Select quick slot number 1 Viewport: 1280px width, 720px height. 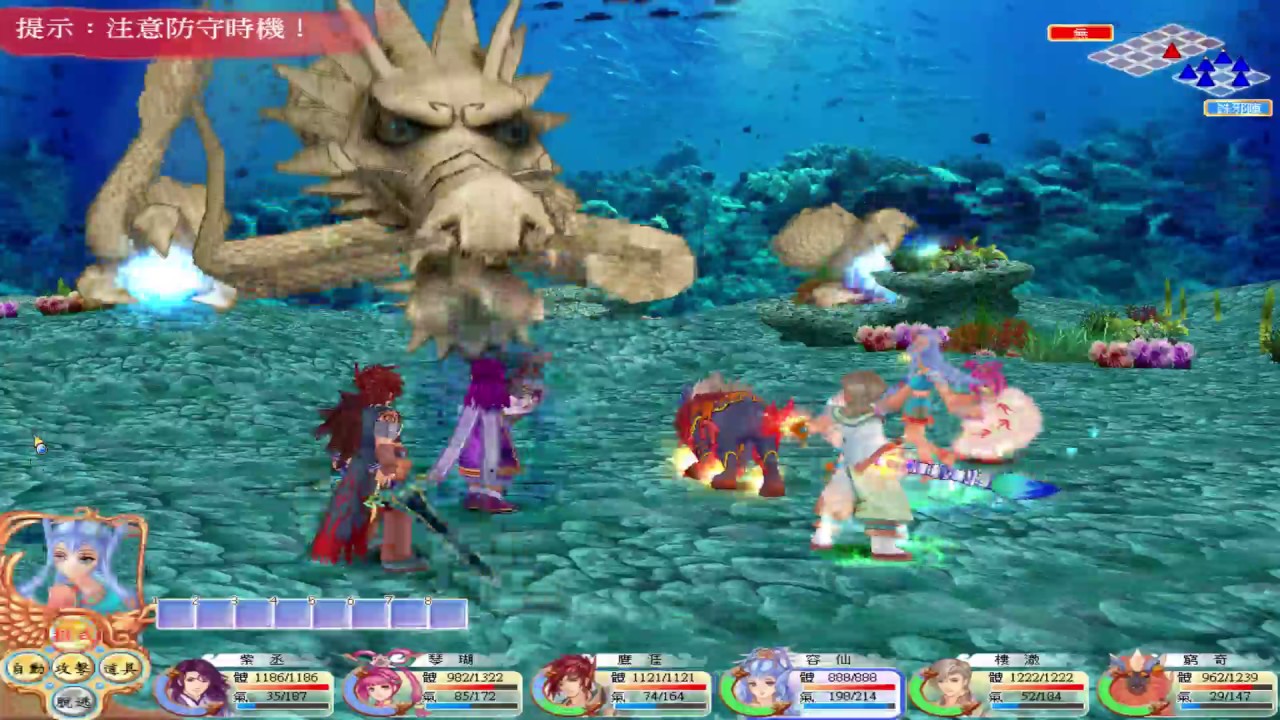(176, 614)
